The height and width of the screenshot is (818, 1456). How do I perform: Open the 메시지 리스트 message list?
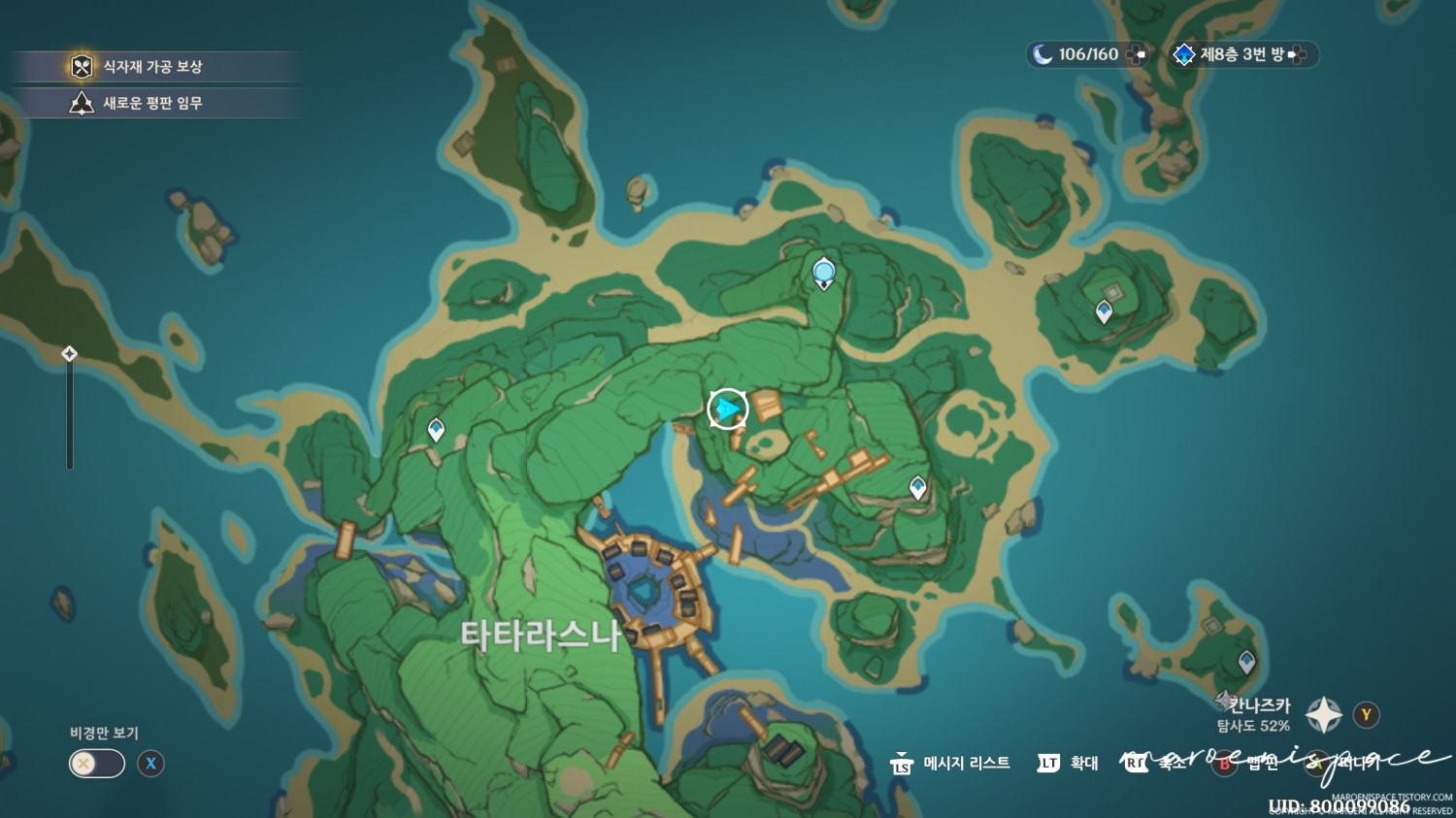click(x=968, y=764)
